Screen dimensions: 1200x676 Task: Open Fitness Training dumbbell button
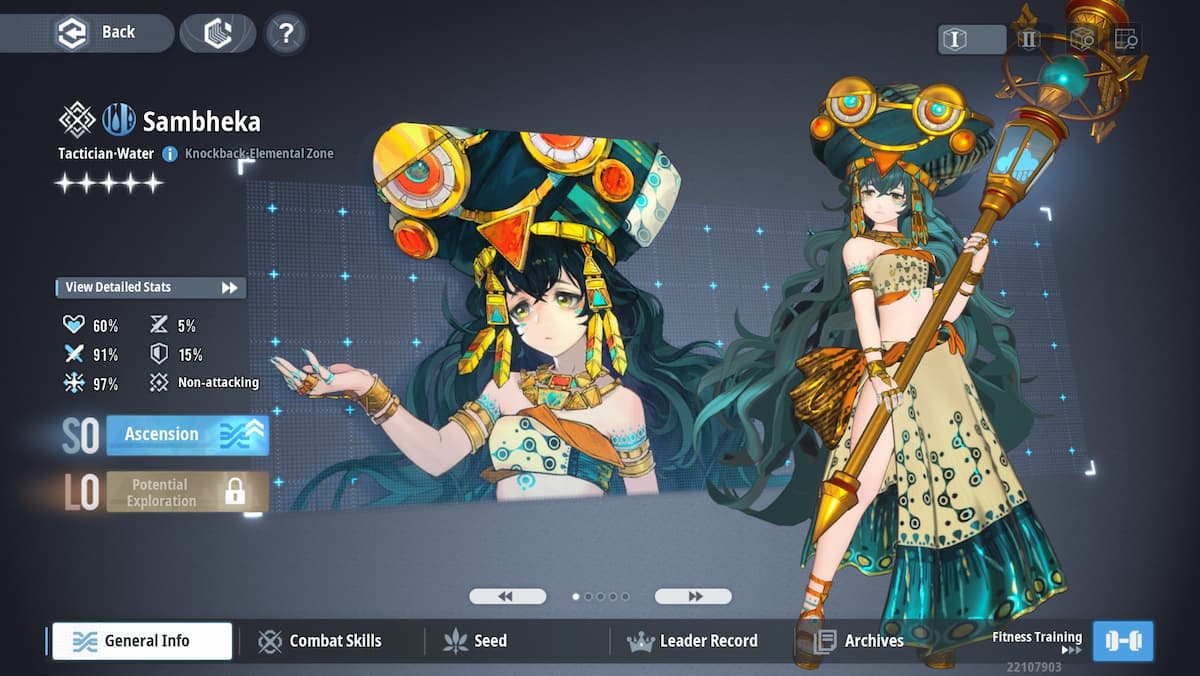(1123, 641)
